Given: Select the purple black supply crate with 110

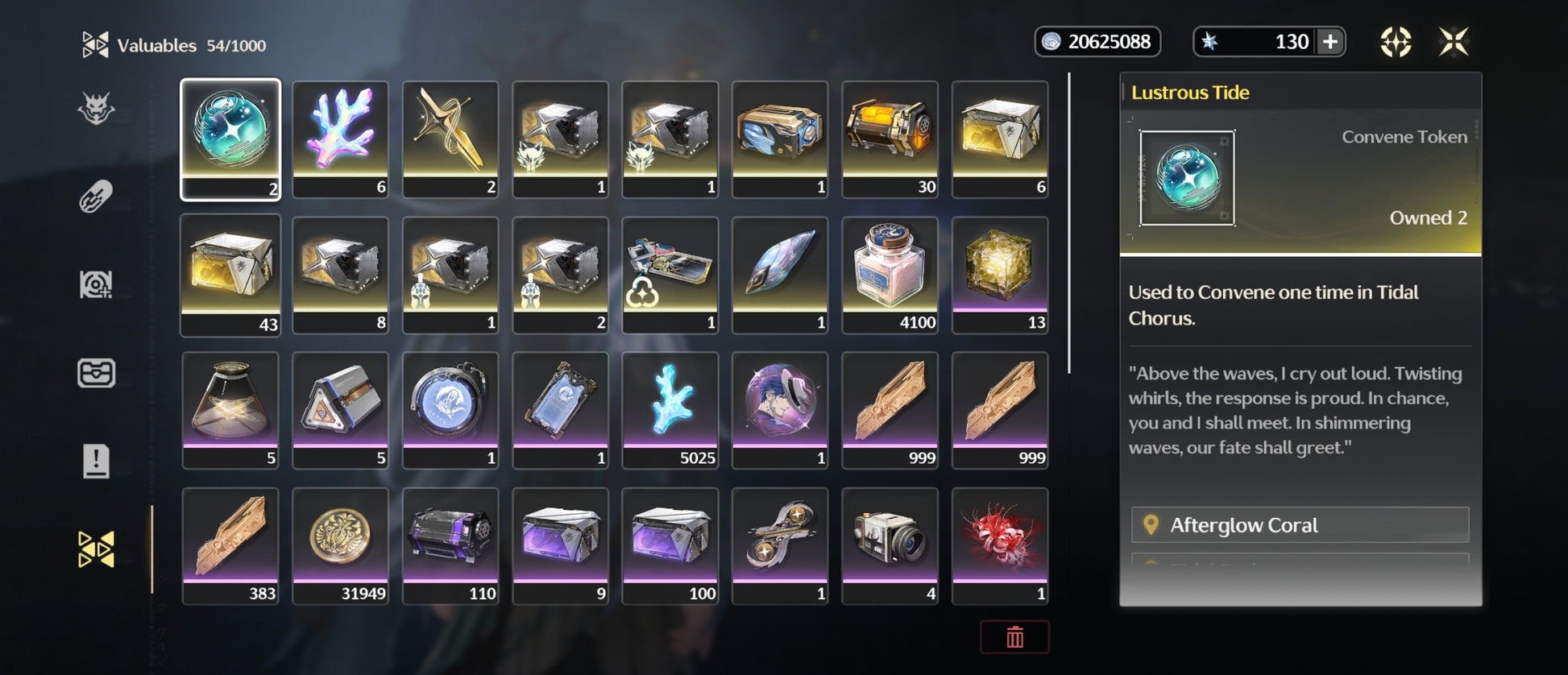Looking at the screenshot, I should coord(450,545).
